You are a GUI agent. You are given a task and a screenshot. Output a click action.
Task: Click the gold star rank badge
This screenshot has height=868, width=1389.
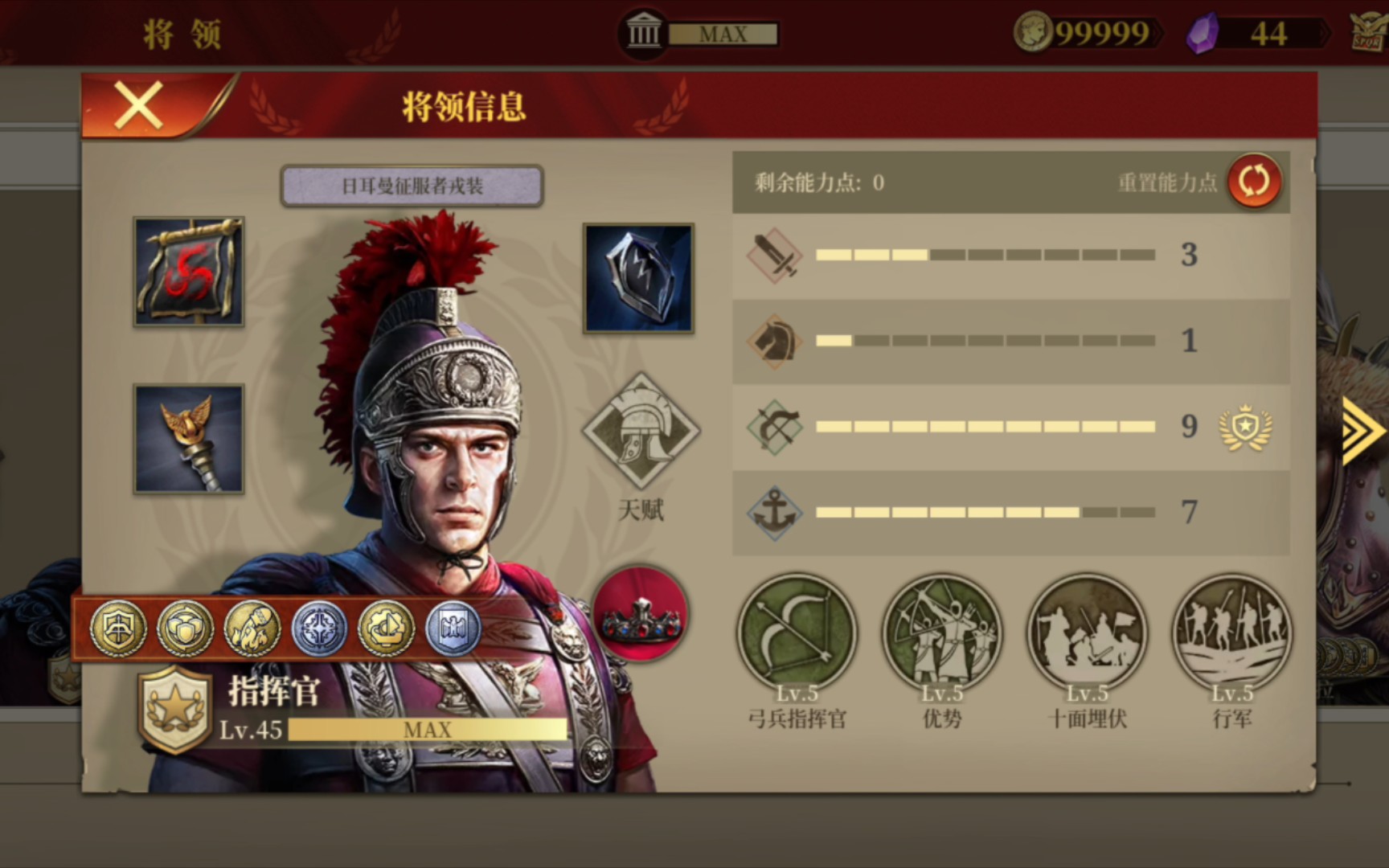click(175, 708)
